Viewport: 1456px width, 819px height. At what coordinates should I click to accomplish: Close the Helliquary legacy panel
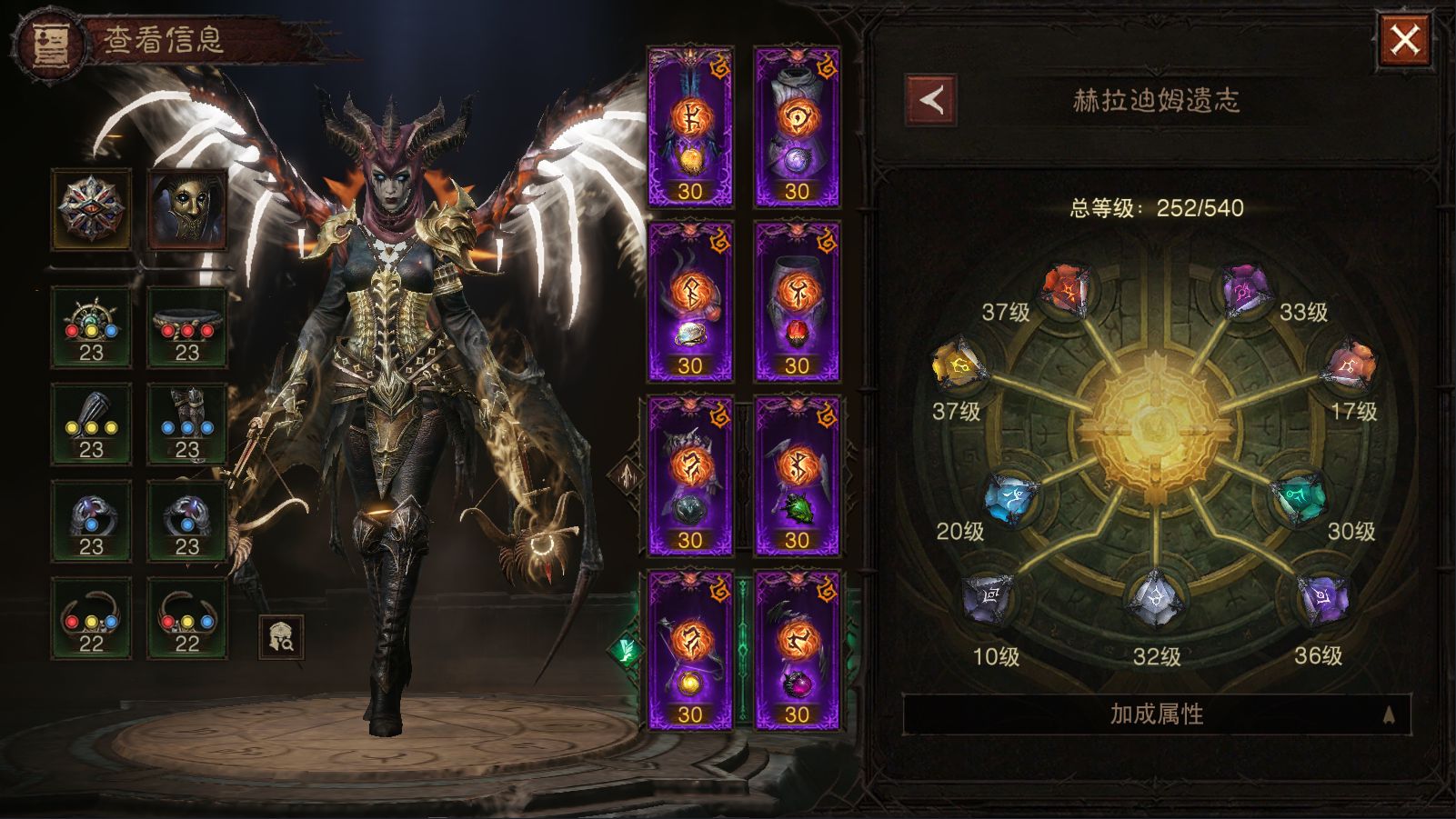[x=1404, y=41]
